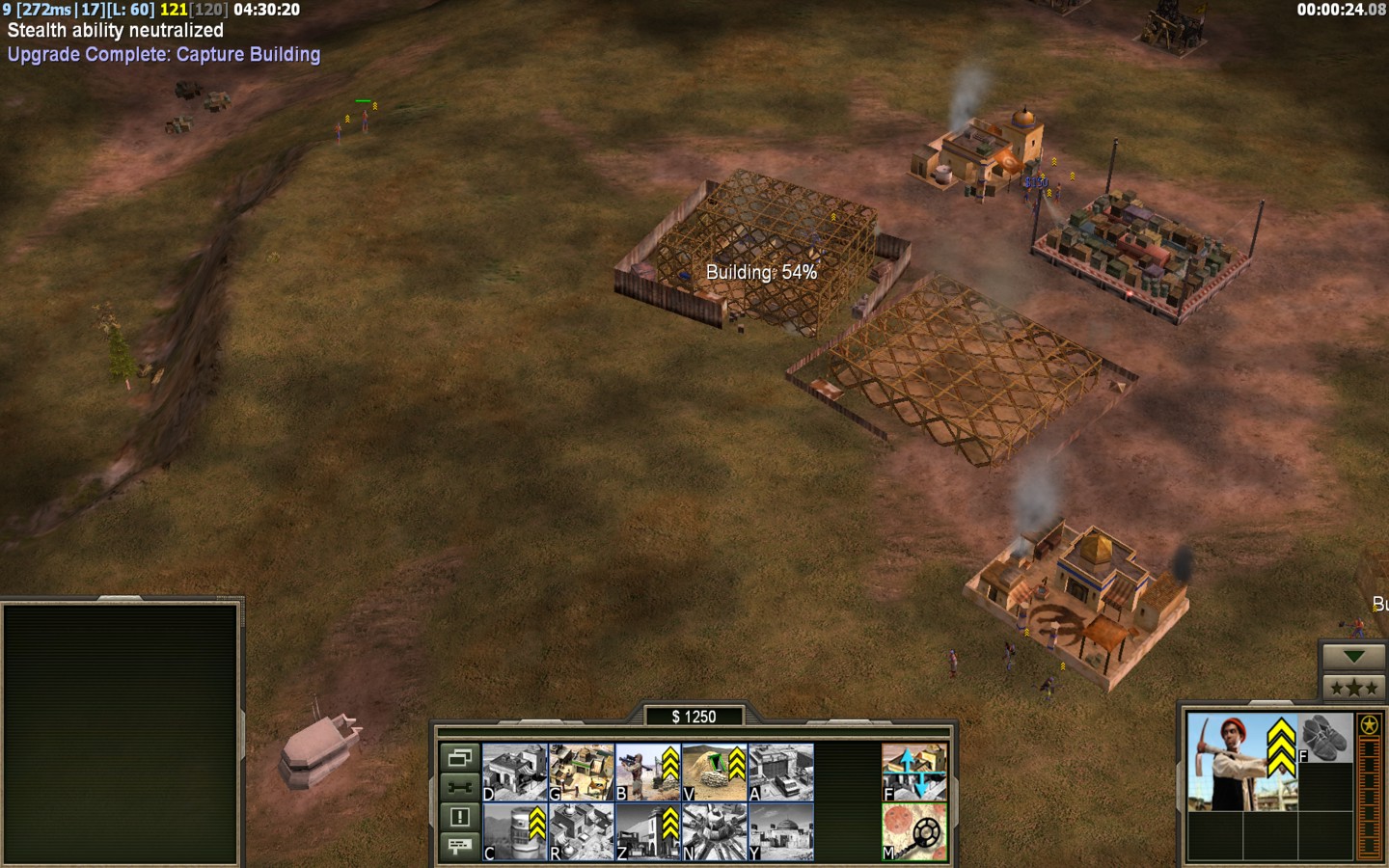This screenshot has width=1389, height=868.
Task: Select the Tunnel Network build icon
Action: pyautogui.click(x=714, y=772)
